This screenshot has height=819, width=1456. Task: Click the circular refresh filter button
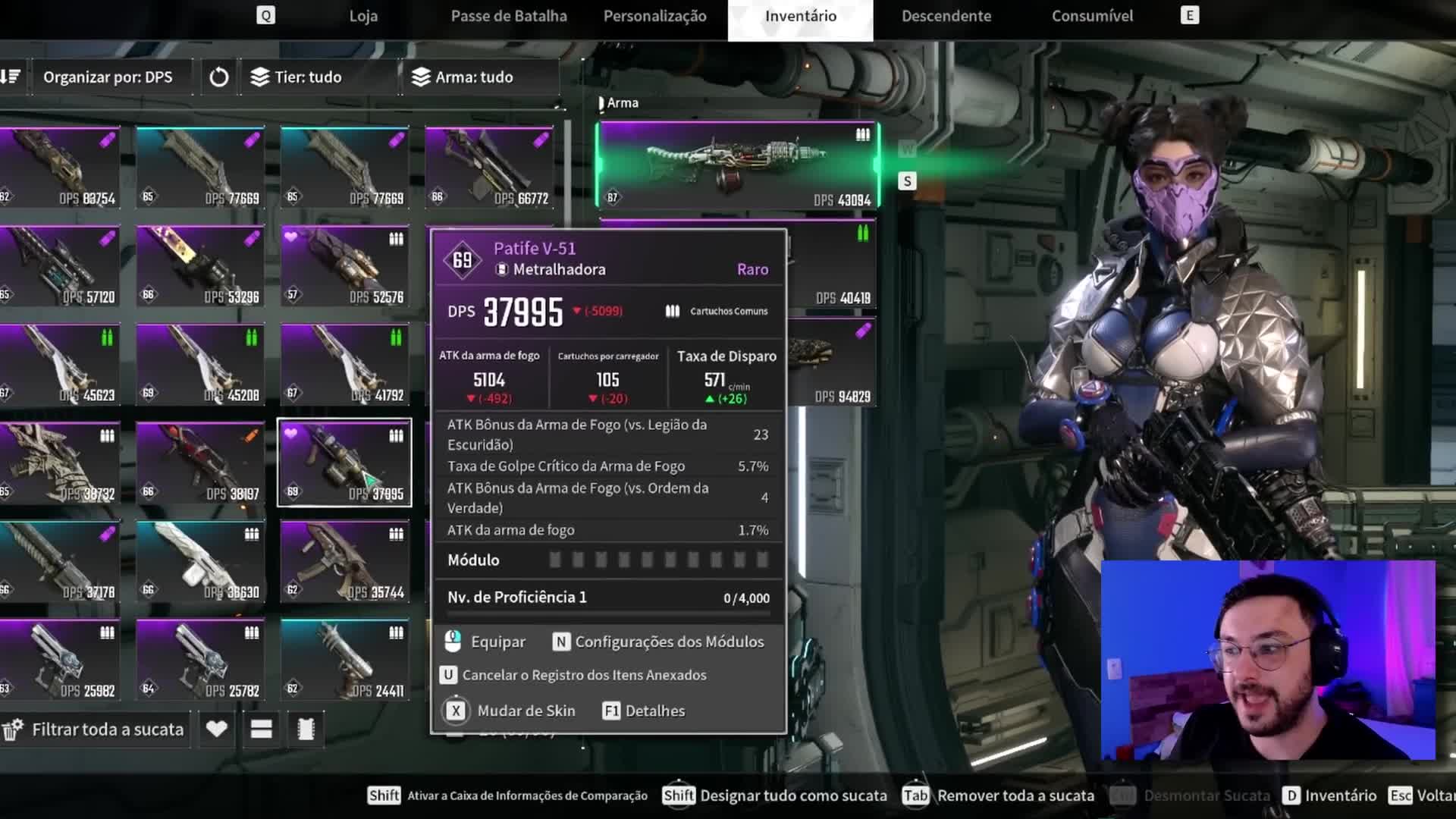click(218, 77)
